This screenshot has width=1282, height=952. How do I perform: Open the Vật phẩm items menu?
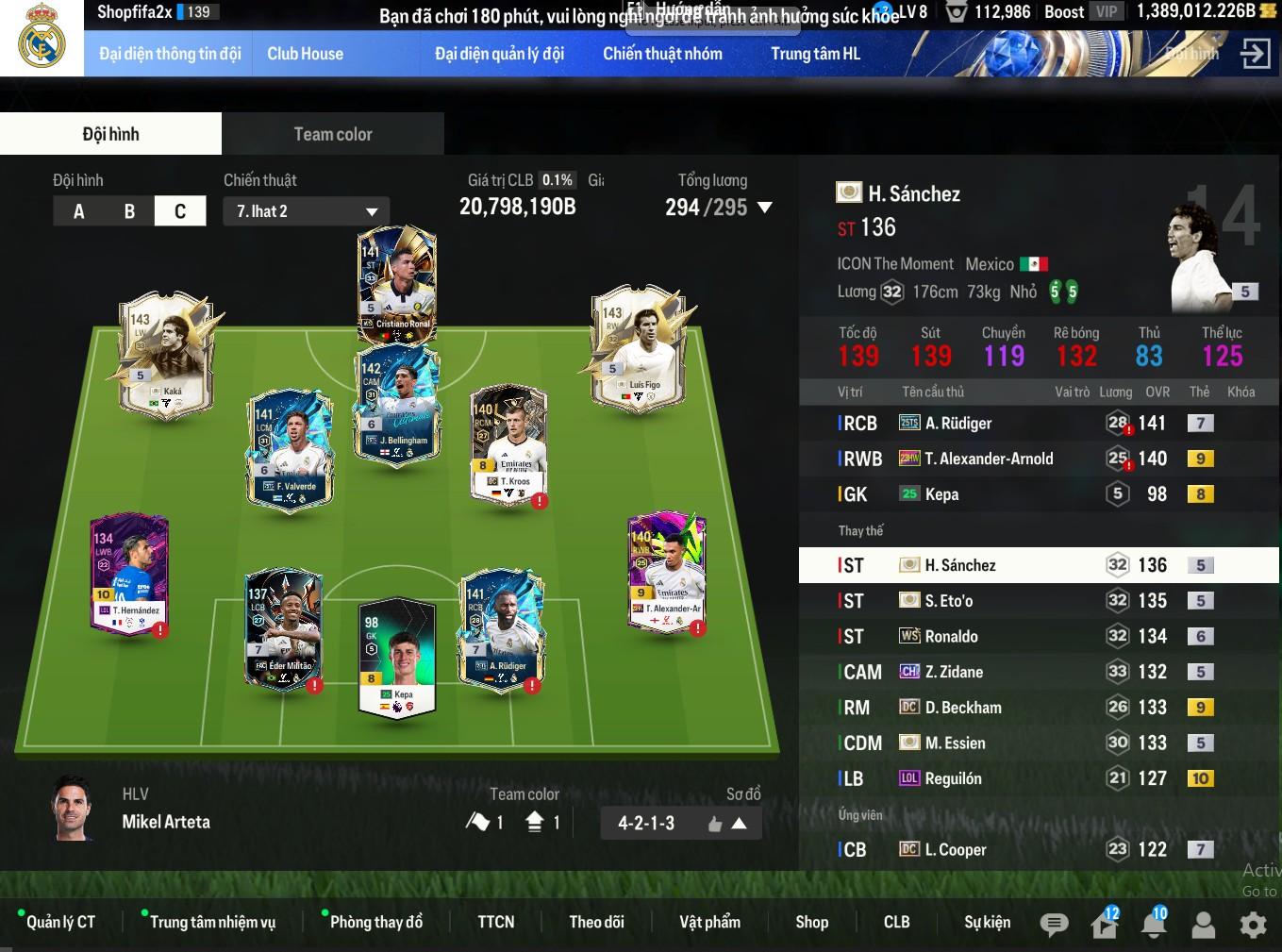tap(709, 922)
